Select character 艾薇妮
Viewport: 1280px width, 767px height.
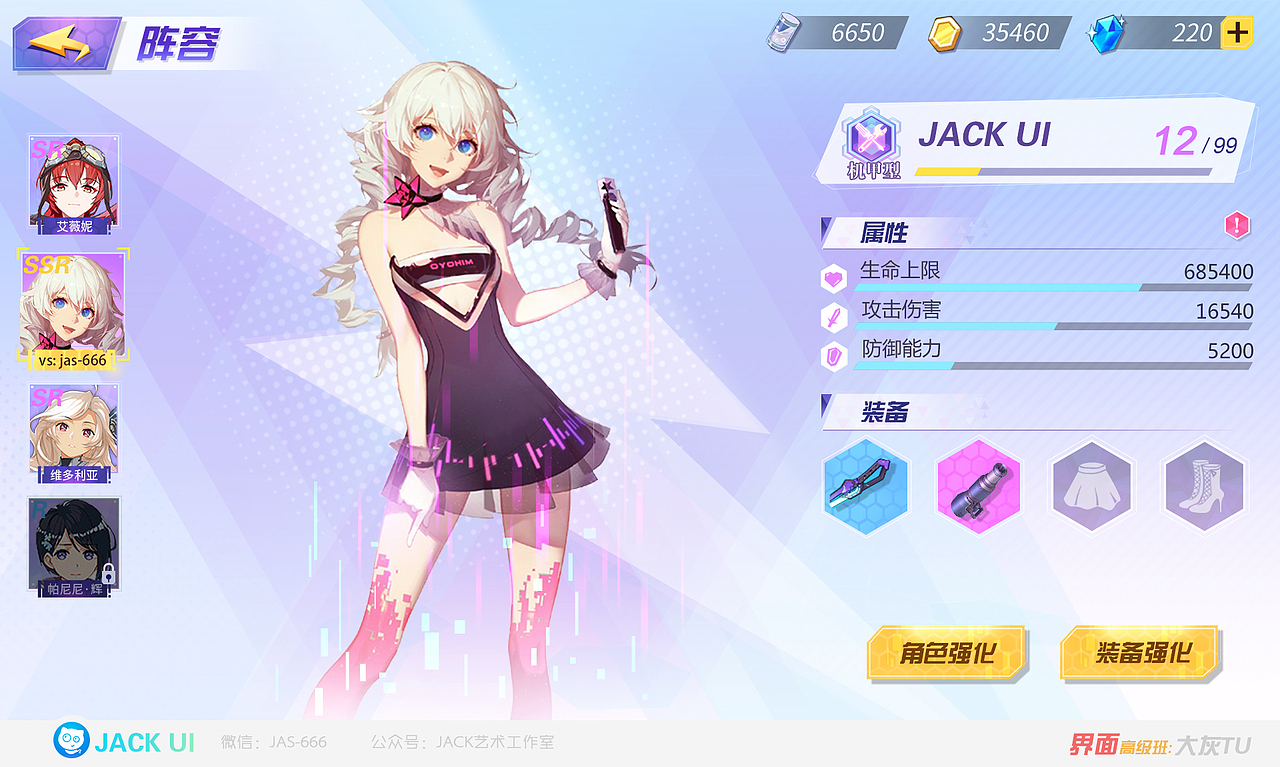[x=73, y=180]
